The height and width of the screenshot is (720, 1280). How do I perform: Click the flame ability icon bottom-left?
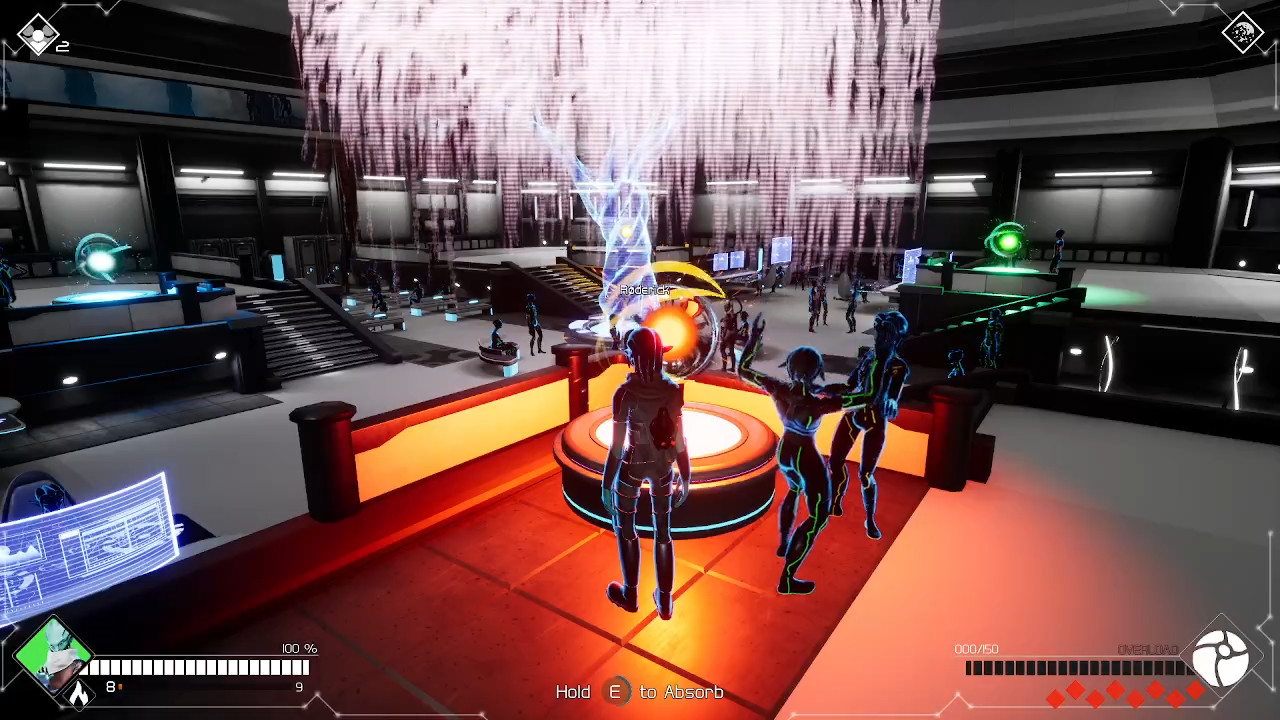pos(80,694)
